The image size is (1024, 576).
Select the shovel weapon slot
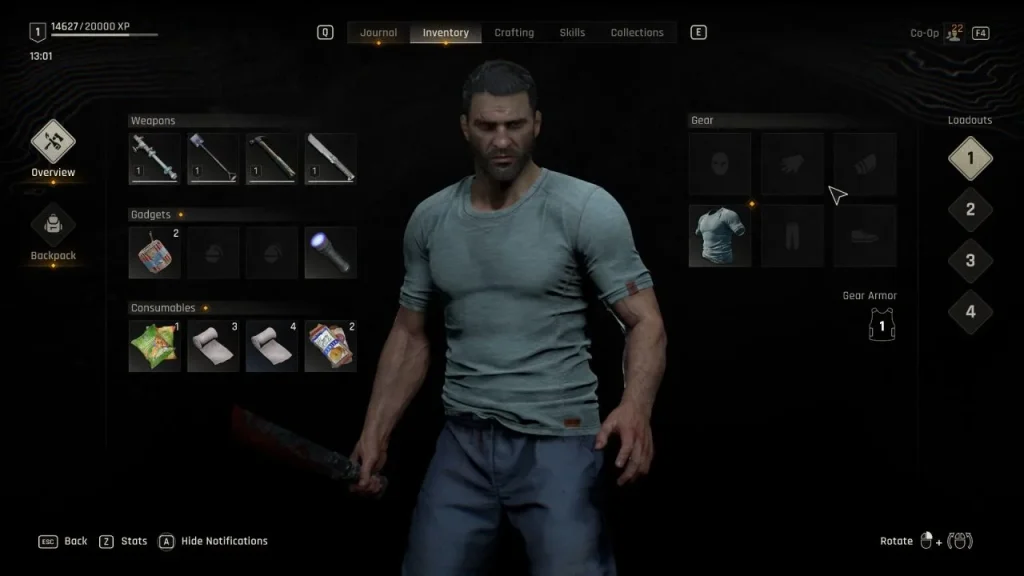[213, 158]
